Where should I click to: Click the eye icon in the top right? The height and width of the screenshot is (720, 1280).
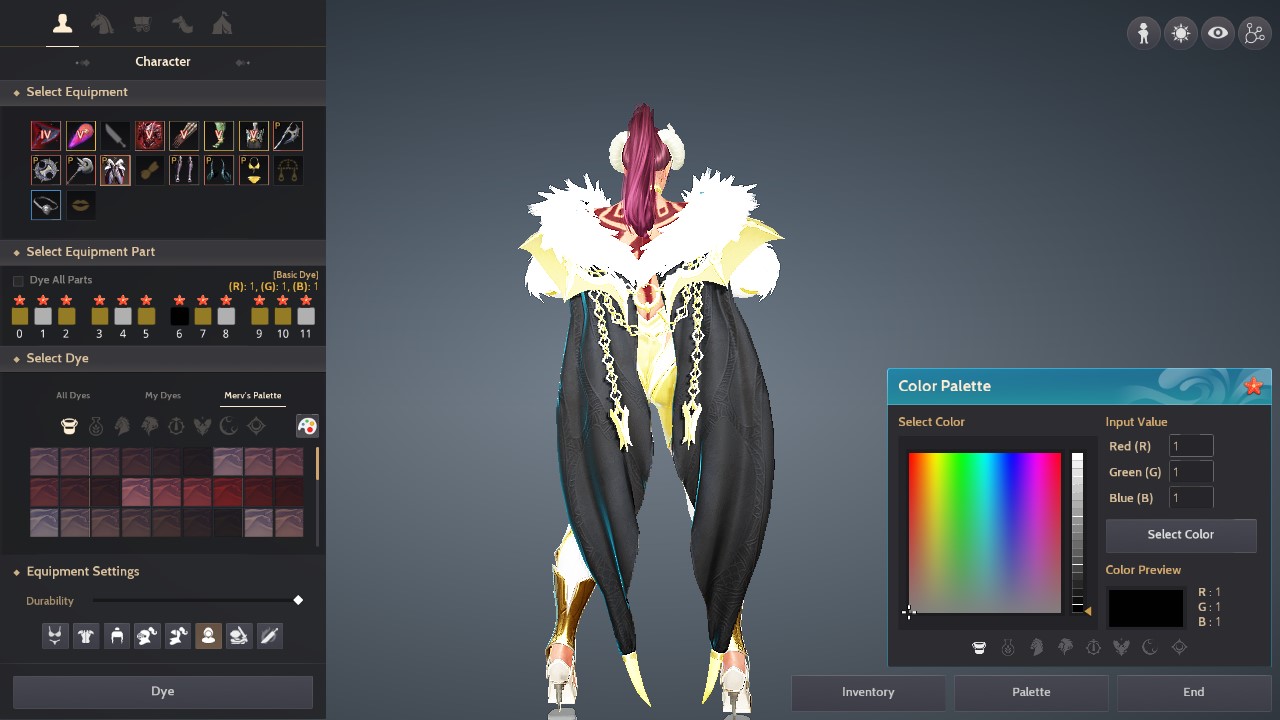tap(1217, 33)
